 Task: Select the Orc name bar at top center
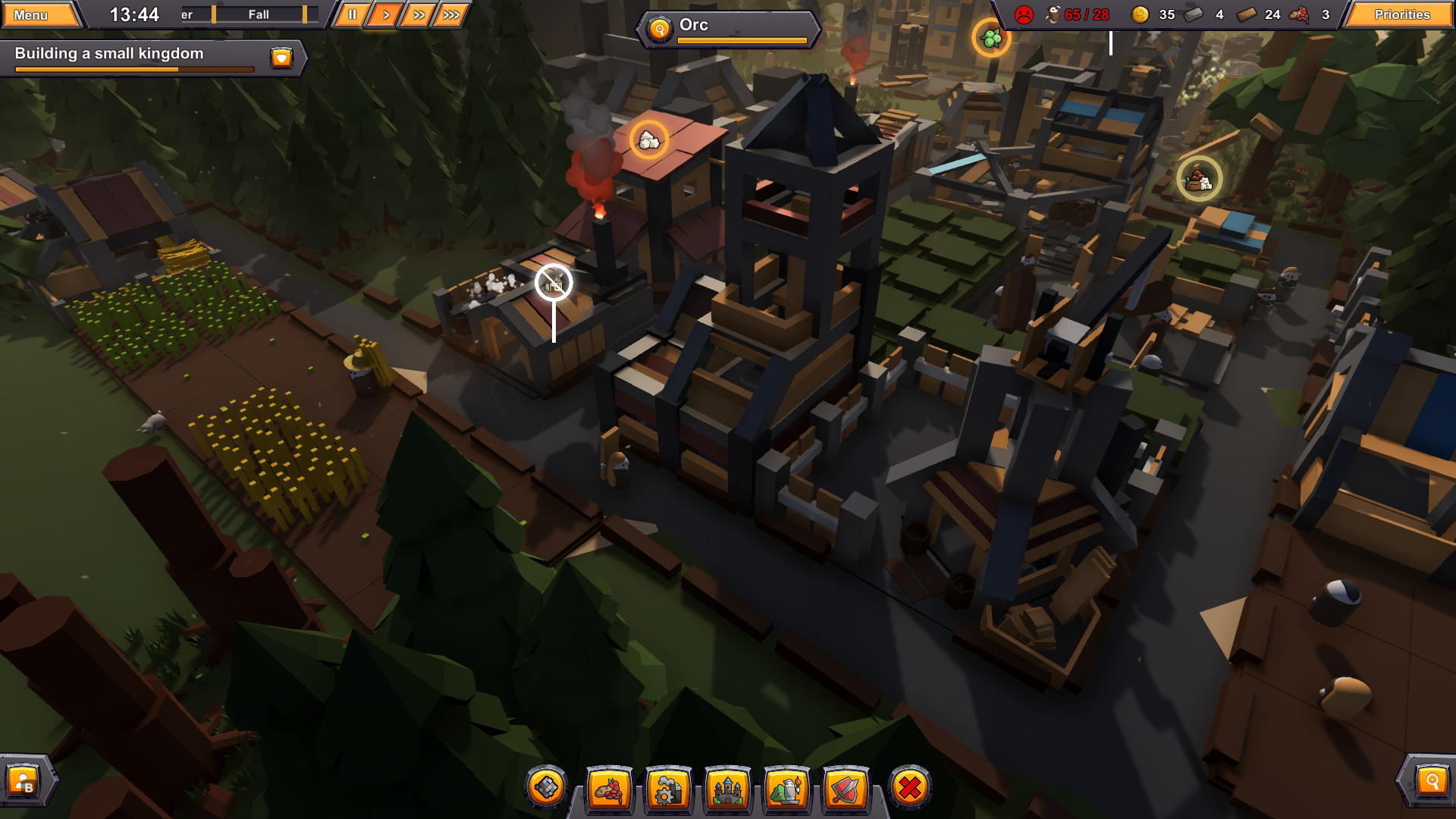[x=726, y=25]
